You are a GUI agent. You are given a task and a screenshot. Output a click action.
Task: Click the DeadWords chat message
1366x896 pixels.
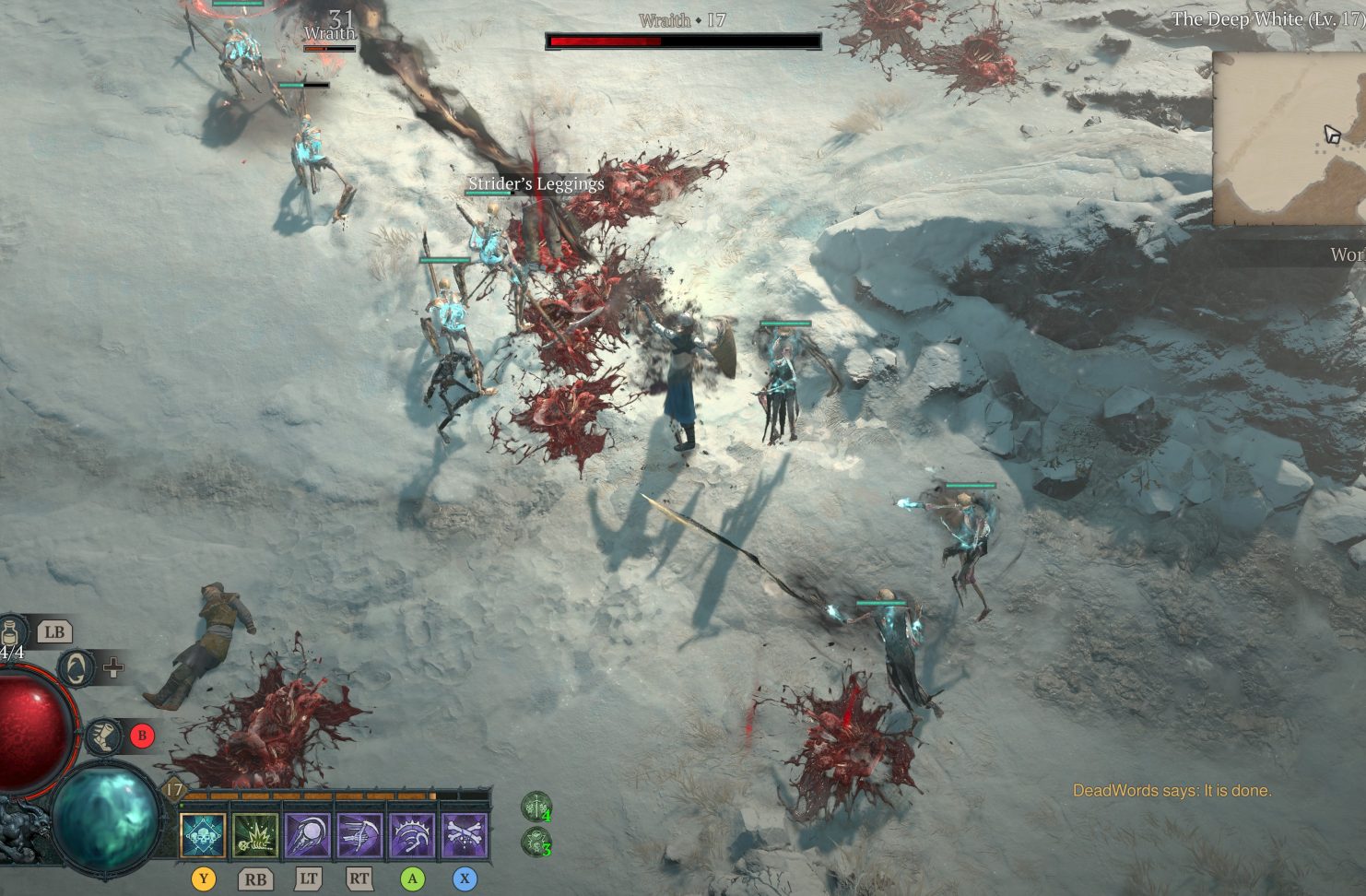(1172, 790)
